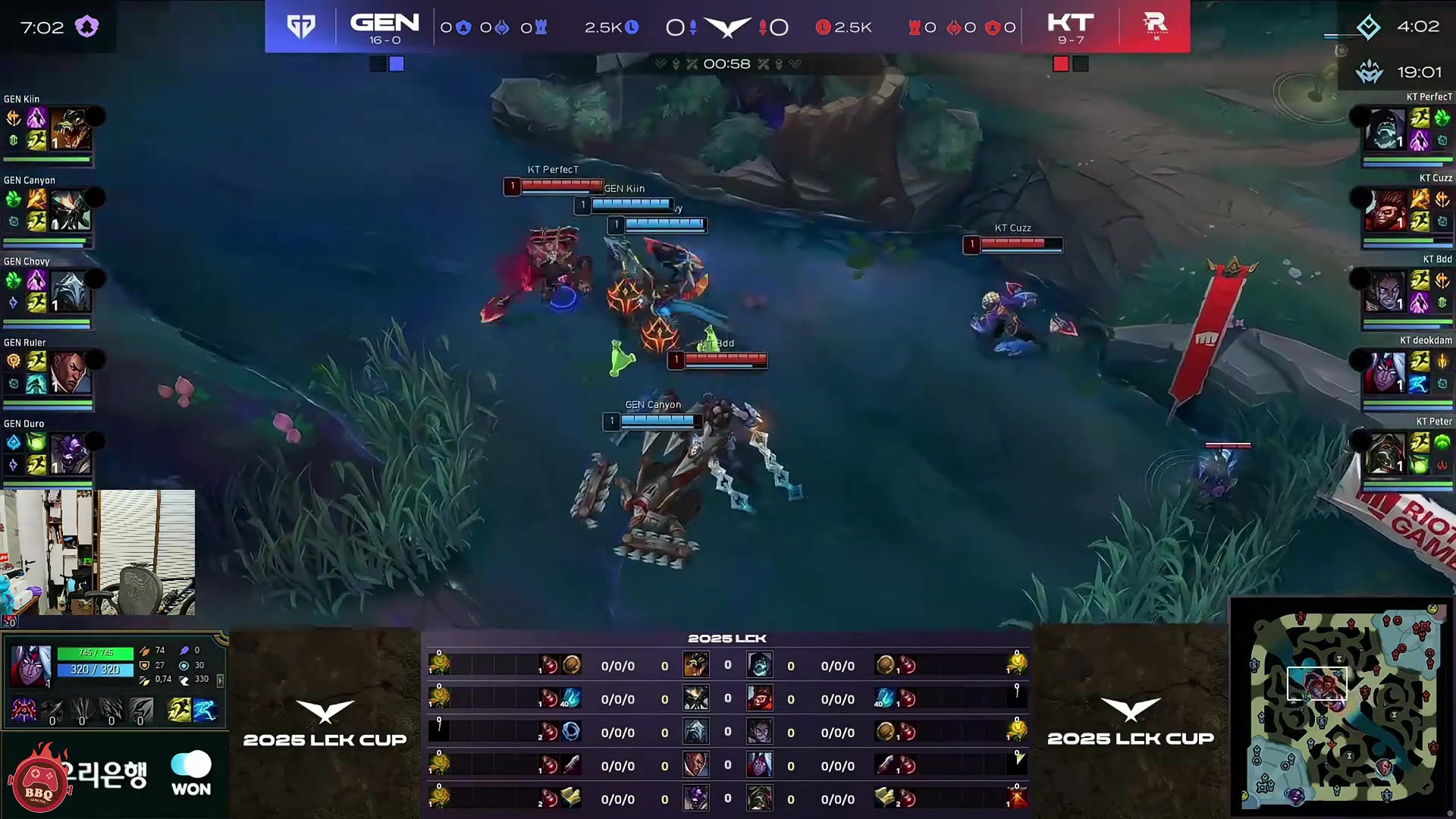Screen dimensions: 1456x819
Task: Select KT deokdam's champion portrait
Action: [x=1385, y=371]
